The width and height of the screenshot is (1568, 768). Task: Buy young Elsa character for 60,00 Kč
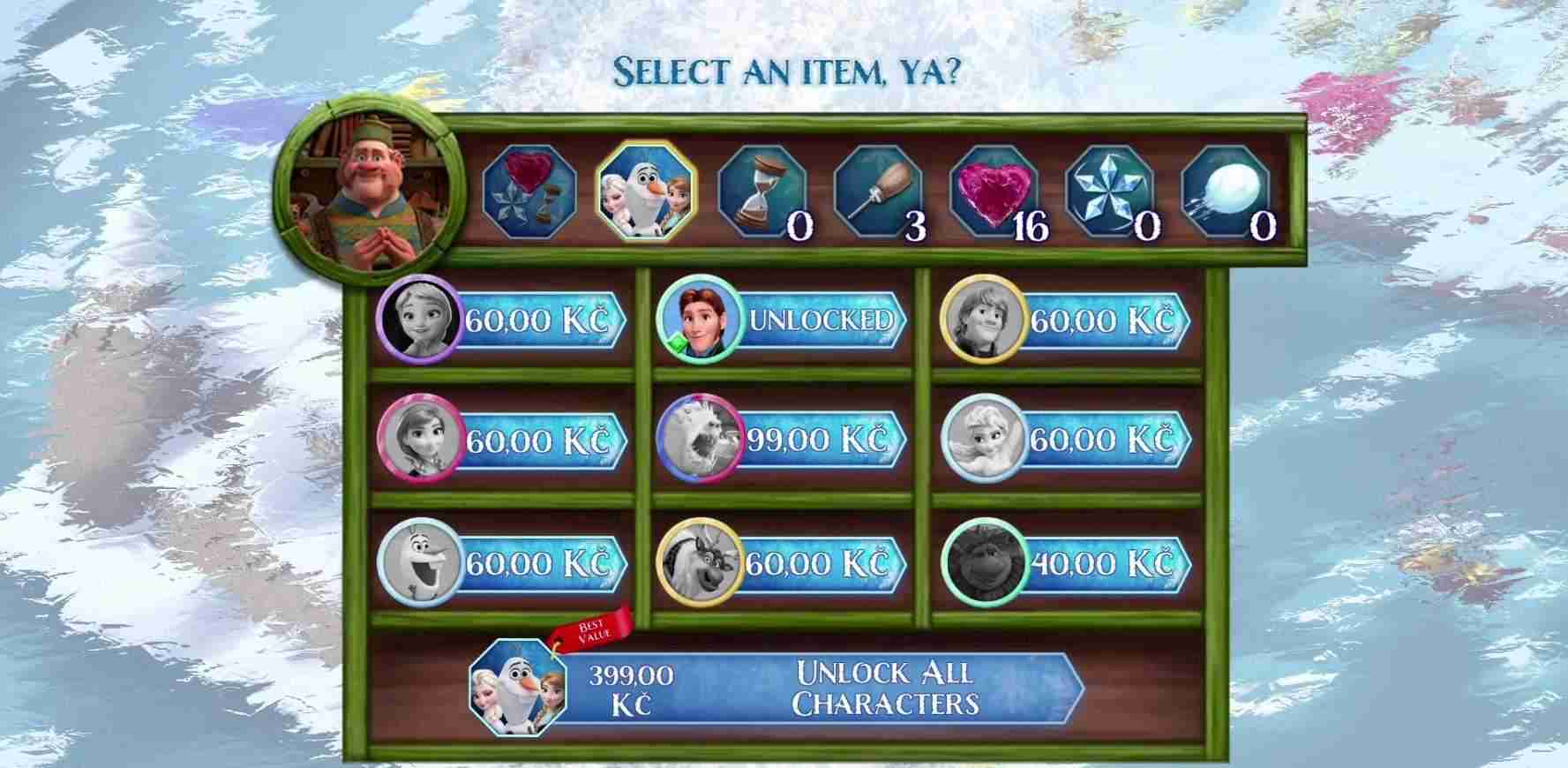point(502,320)
